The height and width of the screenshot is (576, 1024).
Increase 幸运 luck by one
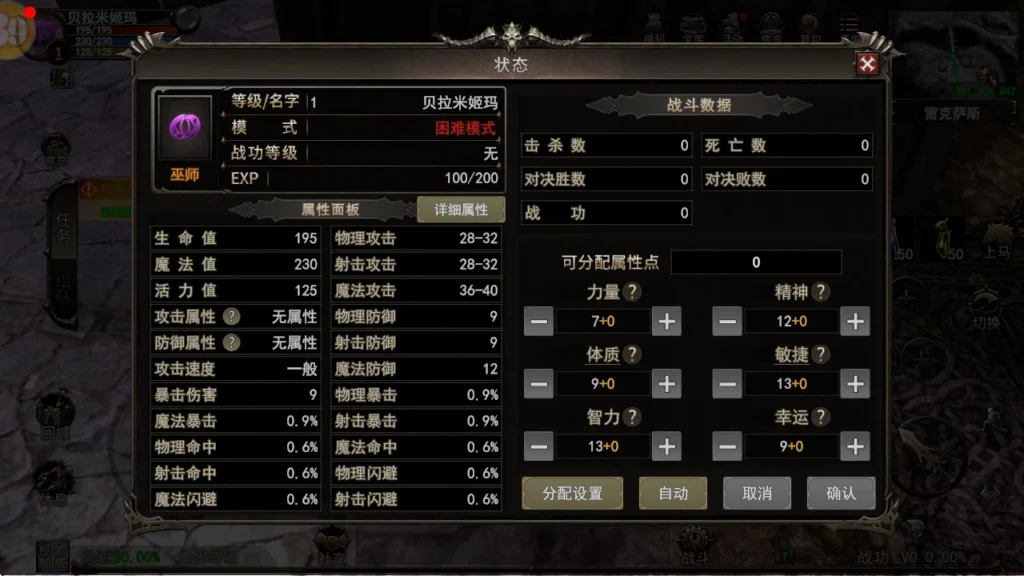854,446
